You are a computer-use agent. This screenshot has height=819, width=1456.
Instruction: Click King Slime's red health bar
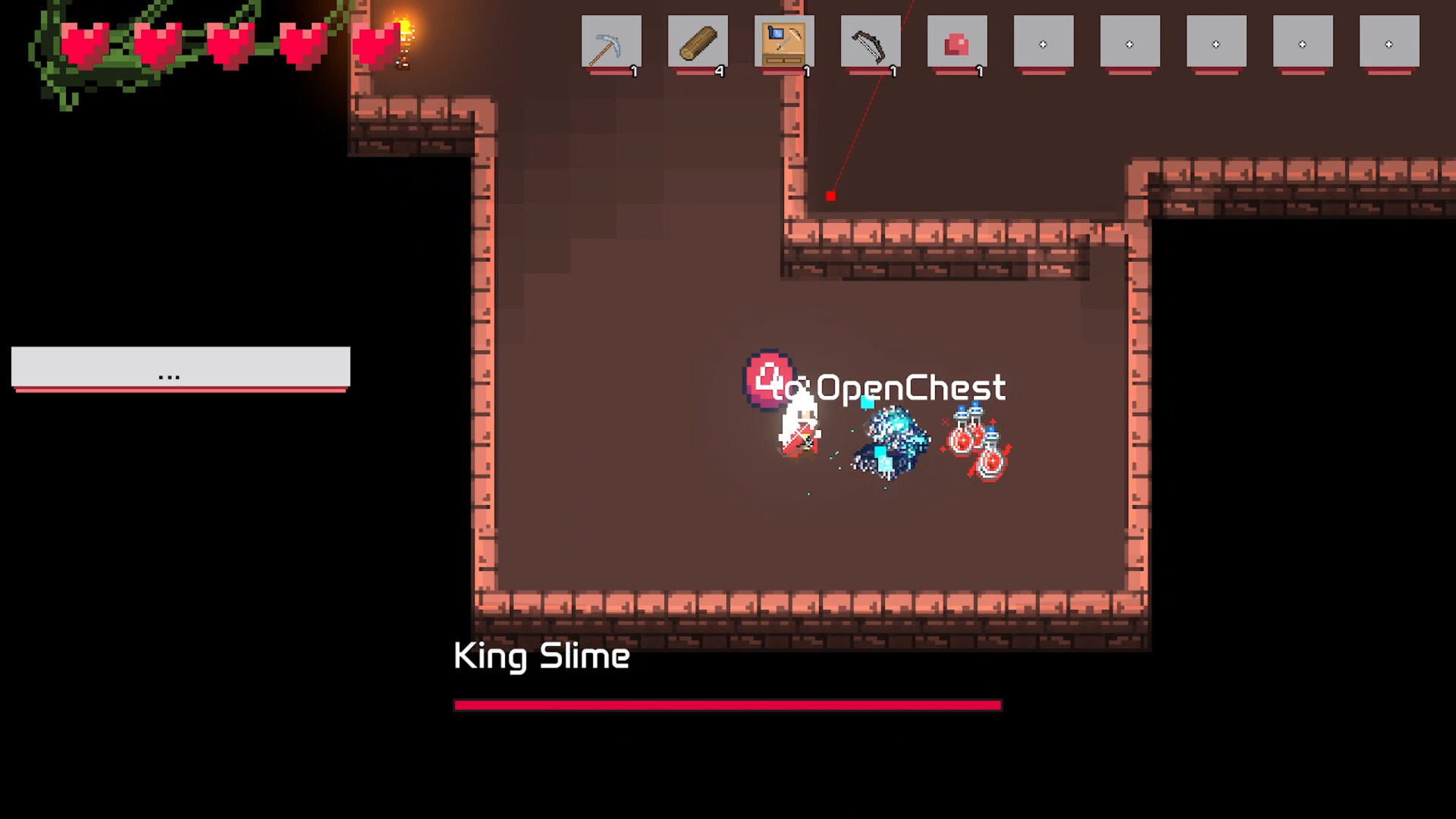pyautogui.click(x=728, y=705)
